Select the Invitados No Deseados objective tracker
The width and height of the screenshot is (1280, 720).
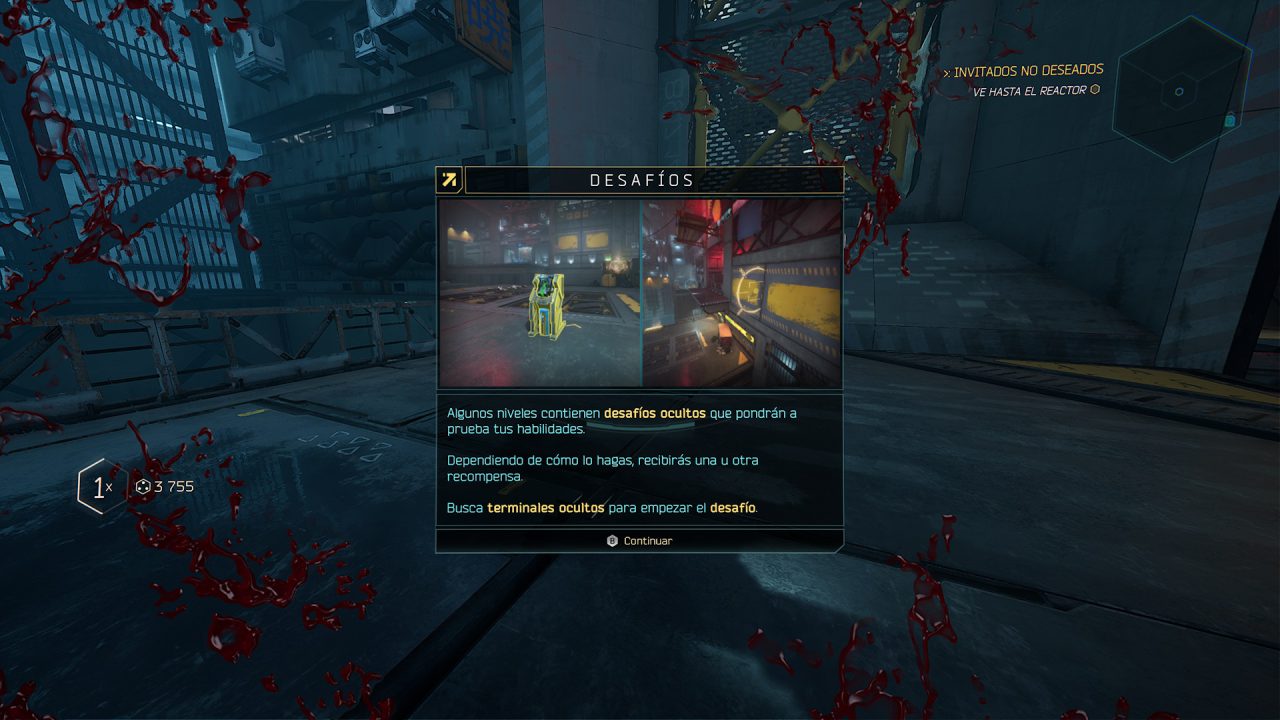coord(1027,71)
